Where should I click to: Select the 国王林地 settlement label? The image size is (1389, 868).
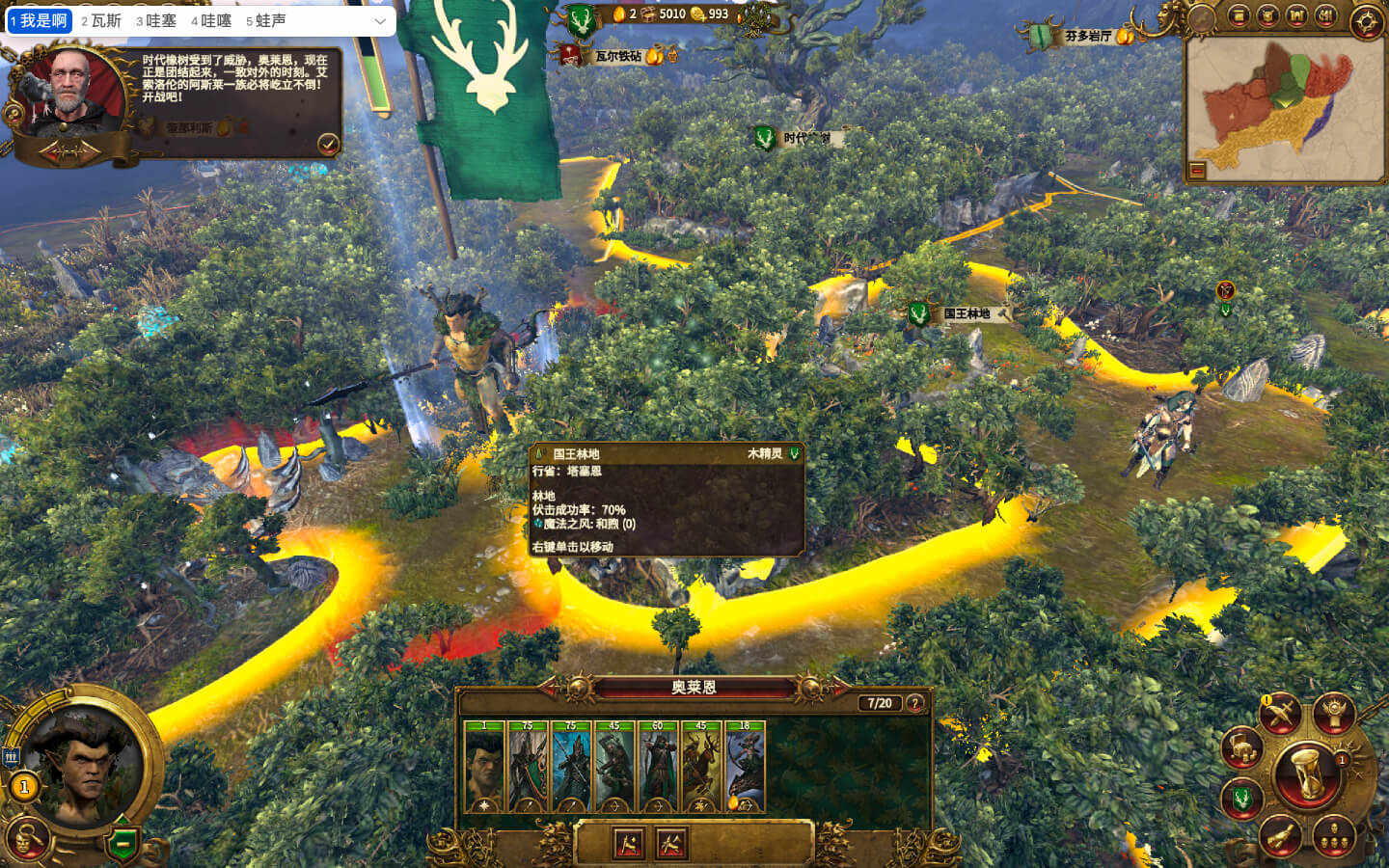coord(966,314)
